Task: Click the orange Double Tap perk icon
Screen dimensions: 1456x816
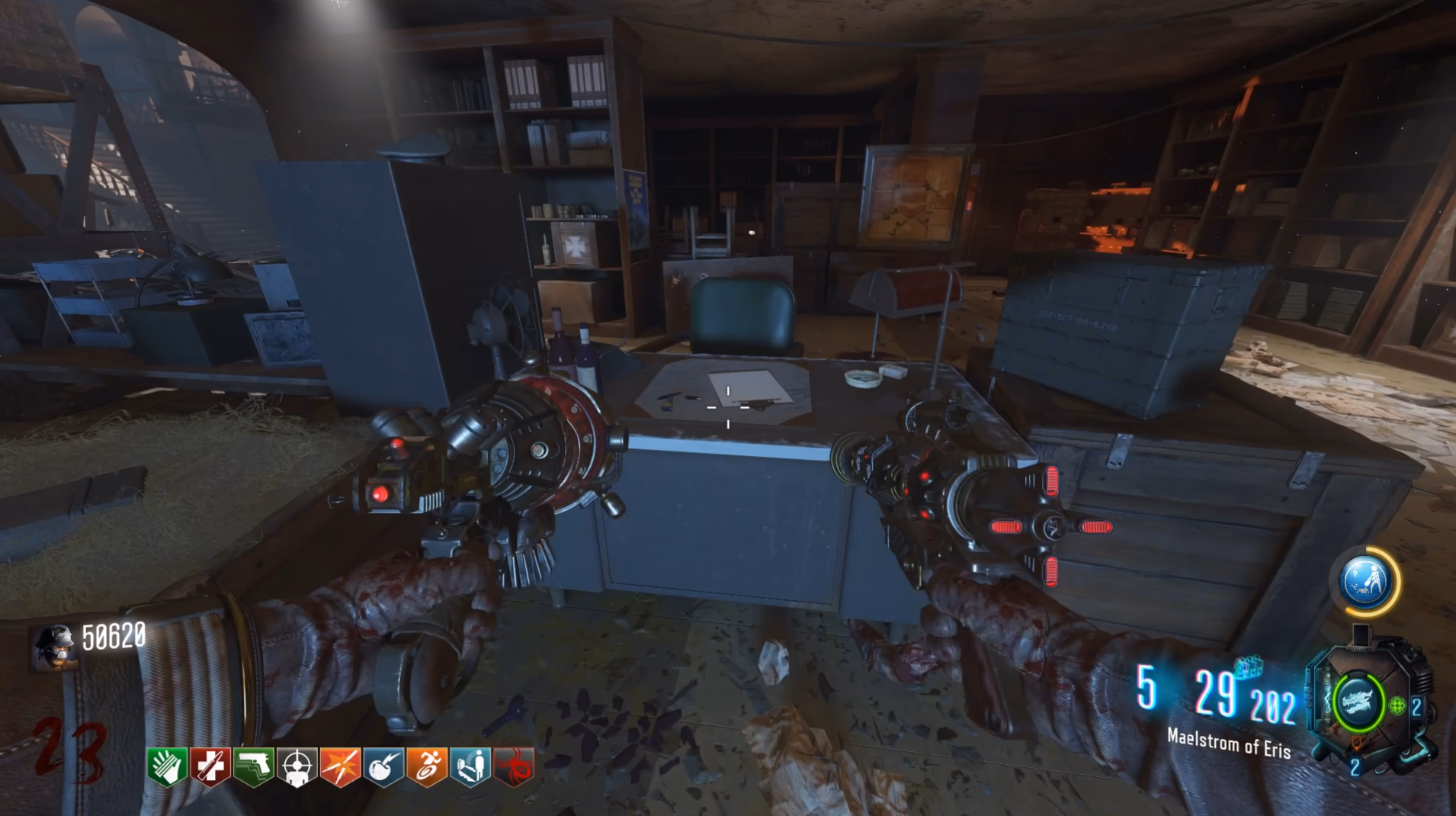Action: (340, 766)
